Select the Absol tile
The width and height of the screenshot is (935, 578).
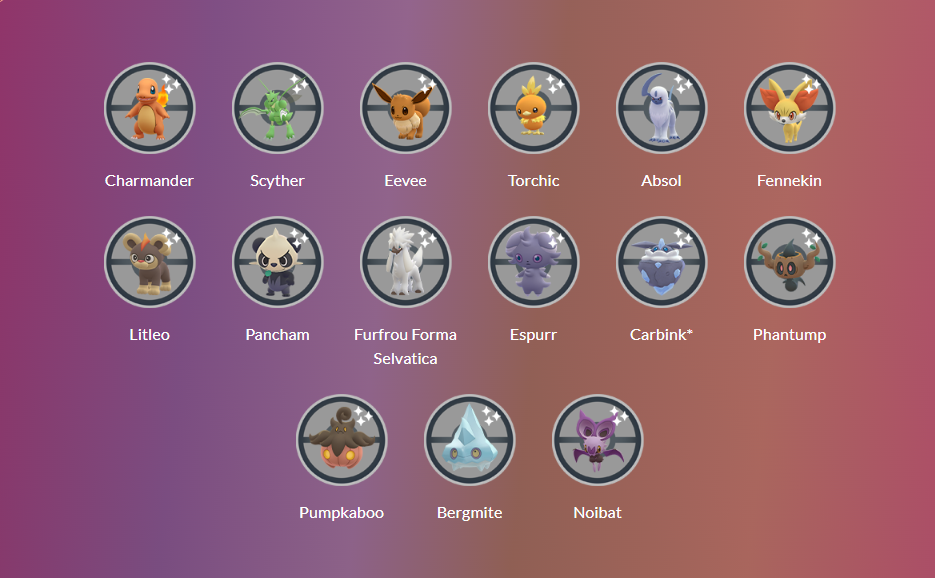coord(661,108)
